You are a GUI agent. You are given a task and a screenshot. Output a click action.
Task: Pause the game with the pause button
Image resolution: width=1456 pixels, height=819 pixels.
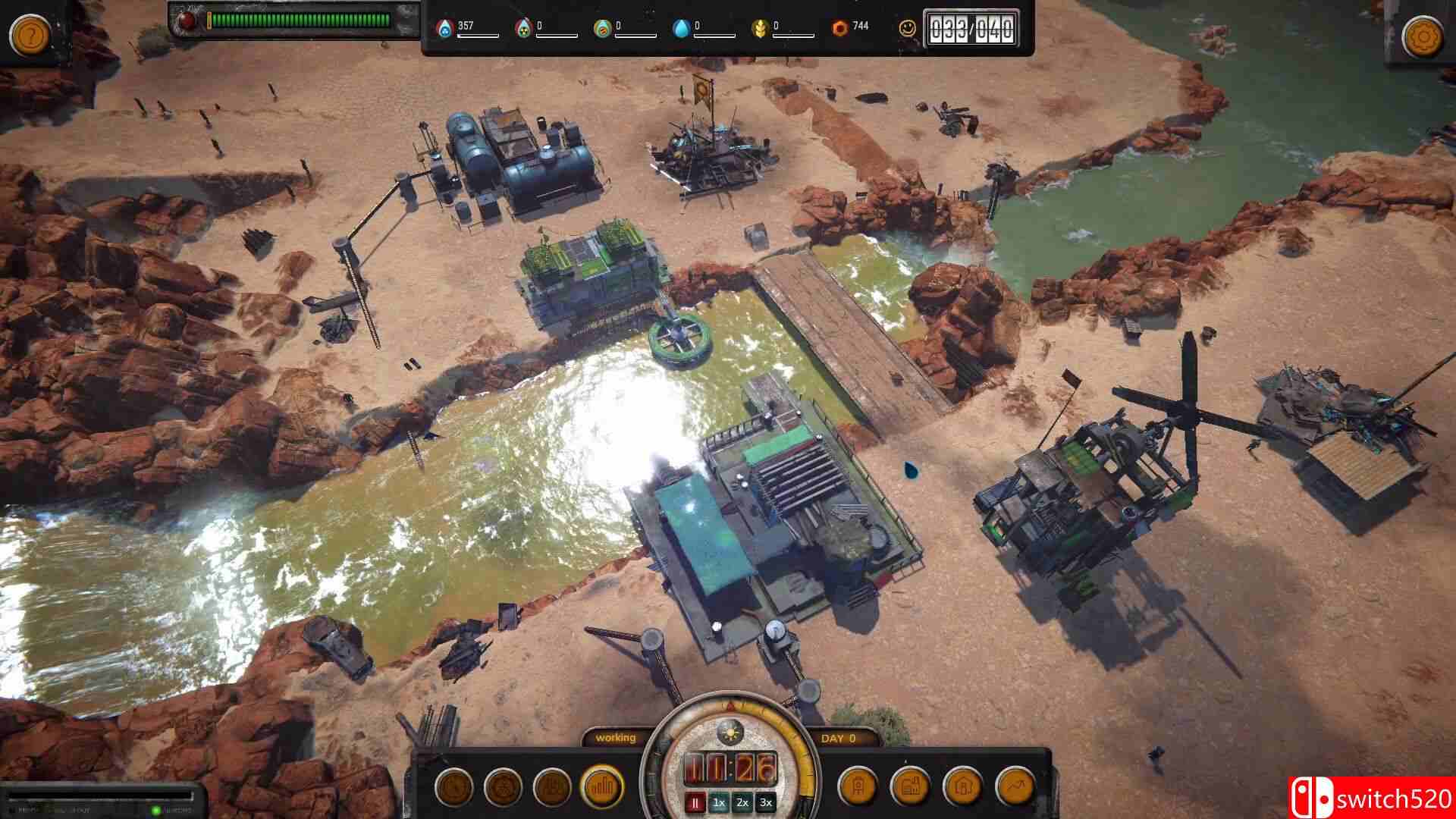(x=695, y=802)
